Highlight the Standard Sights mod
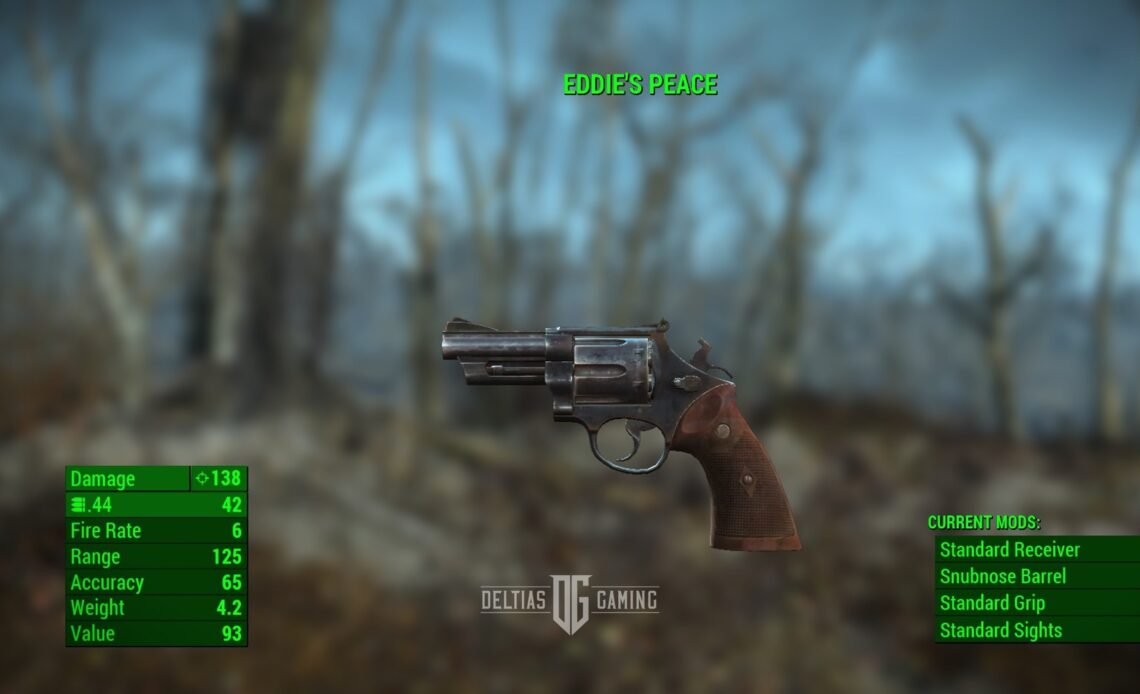This screenshot has width=1140, height=694. tap(1001, 630)
